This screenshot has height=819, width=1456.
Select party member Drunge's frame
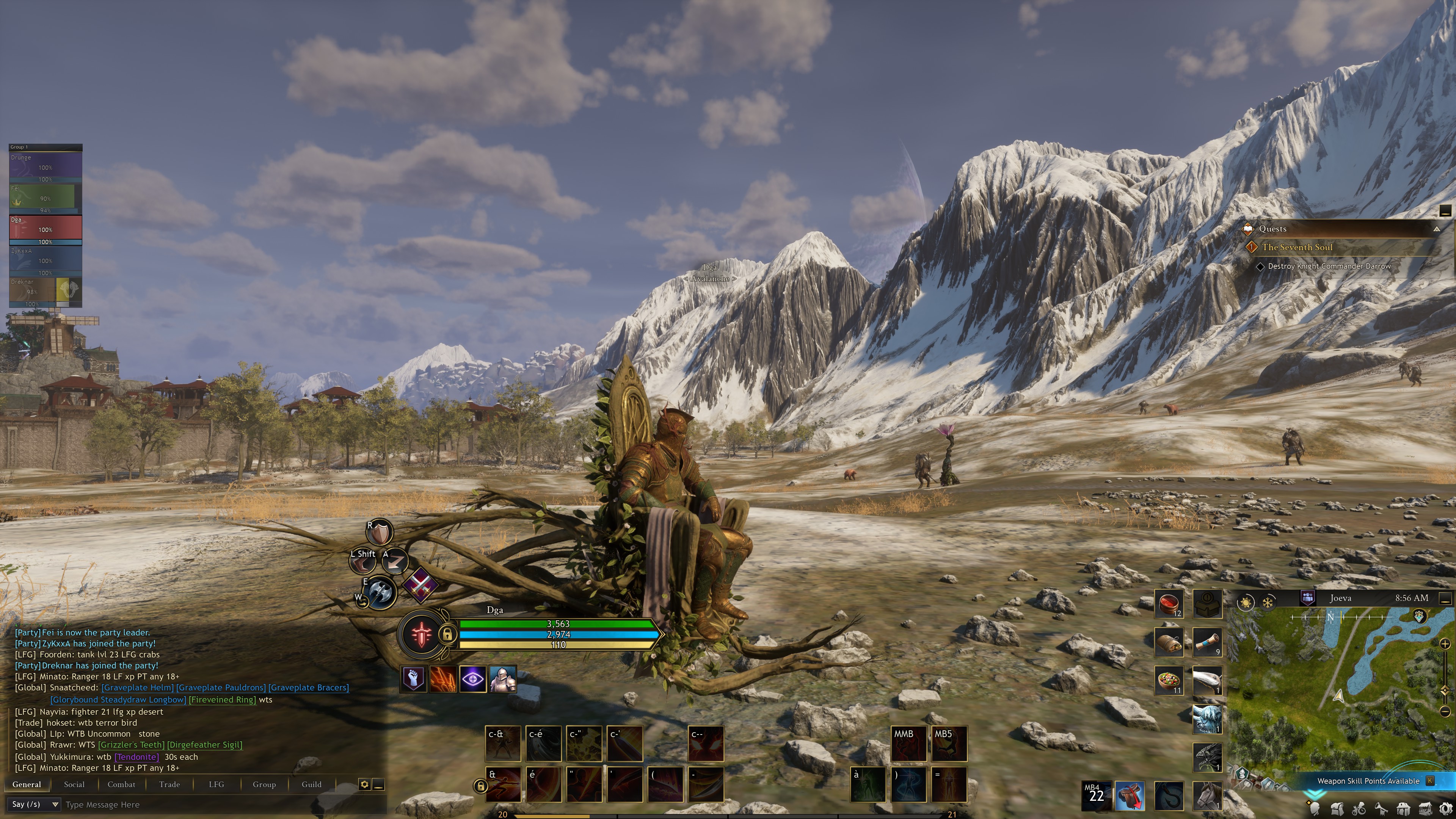tap(45, 167)
